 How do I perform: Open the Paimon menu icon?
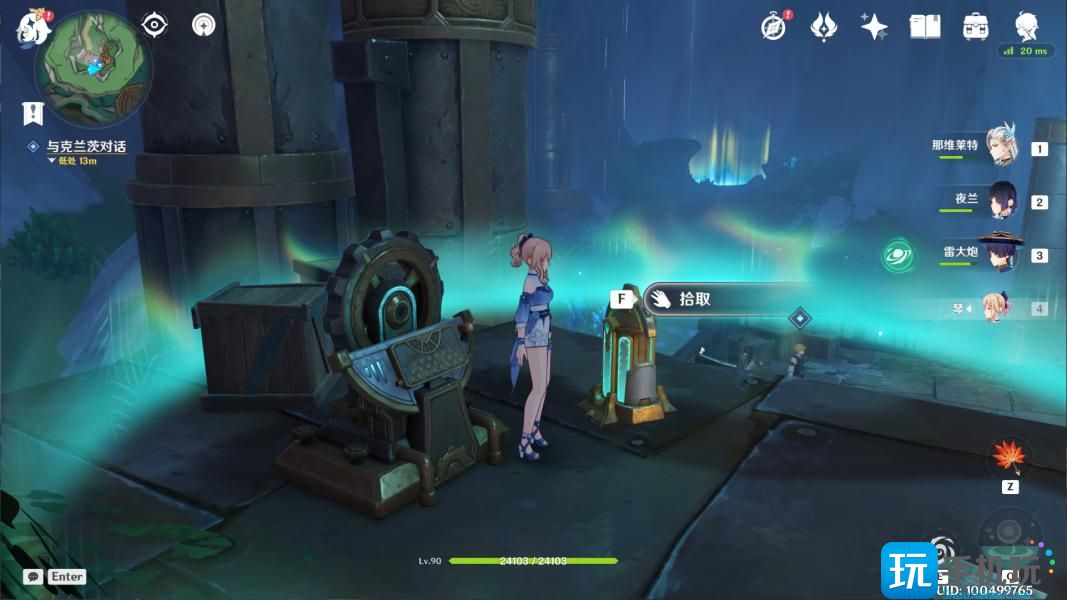32,27
